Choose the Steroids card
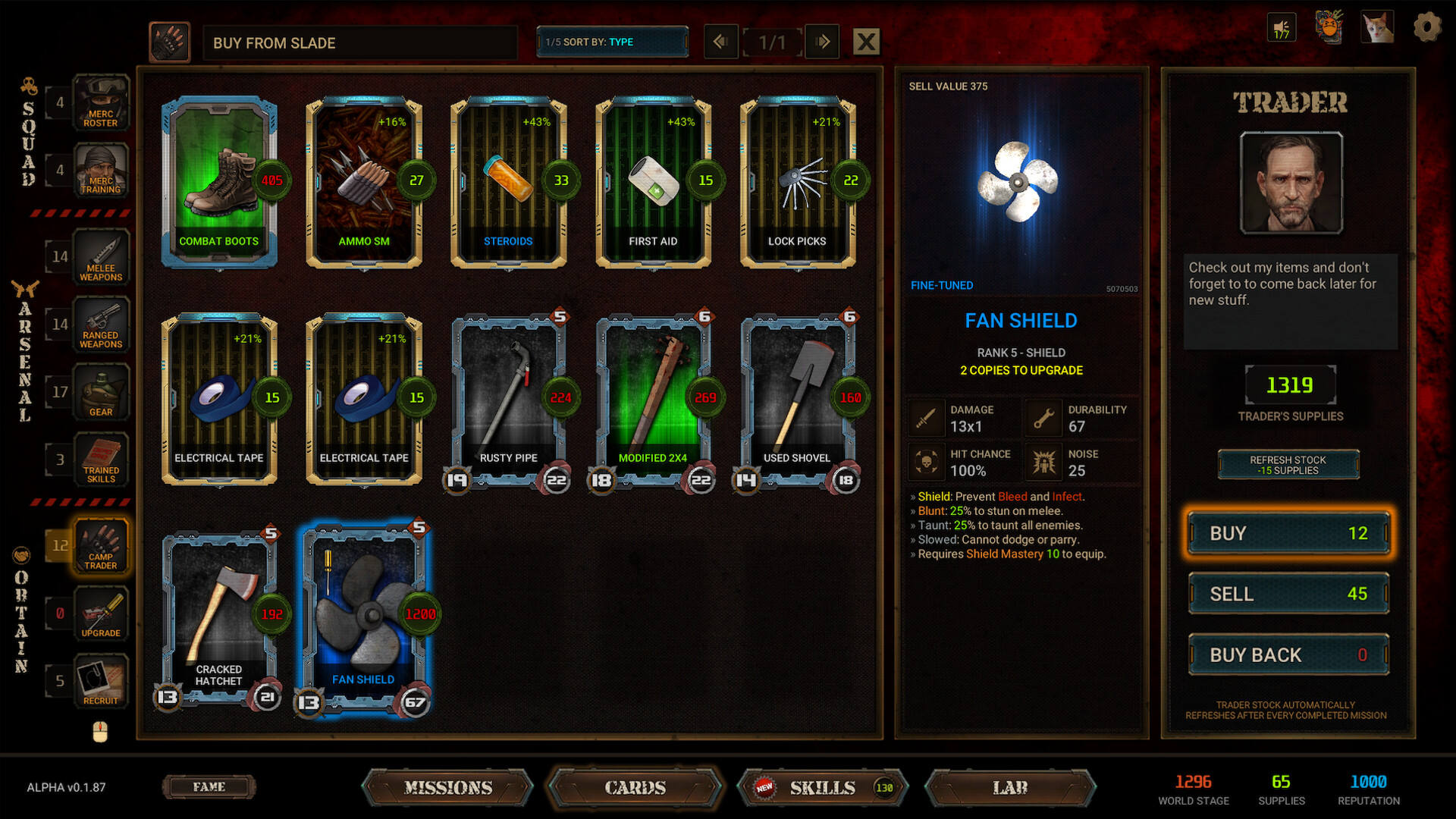1456x819 pixels. 508,182
